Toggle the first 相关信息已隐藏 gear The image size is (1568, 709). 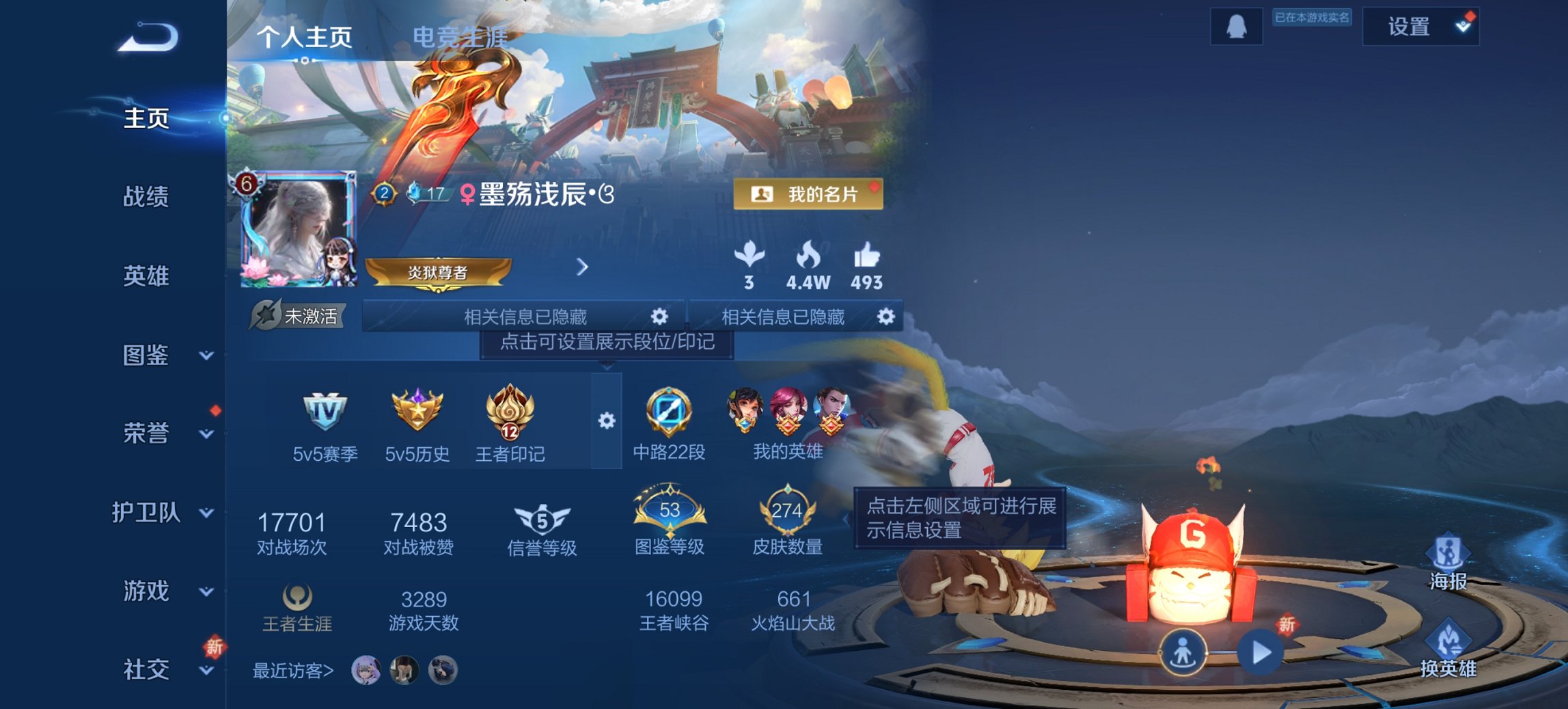tap(660, 317)
